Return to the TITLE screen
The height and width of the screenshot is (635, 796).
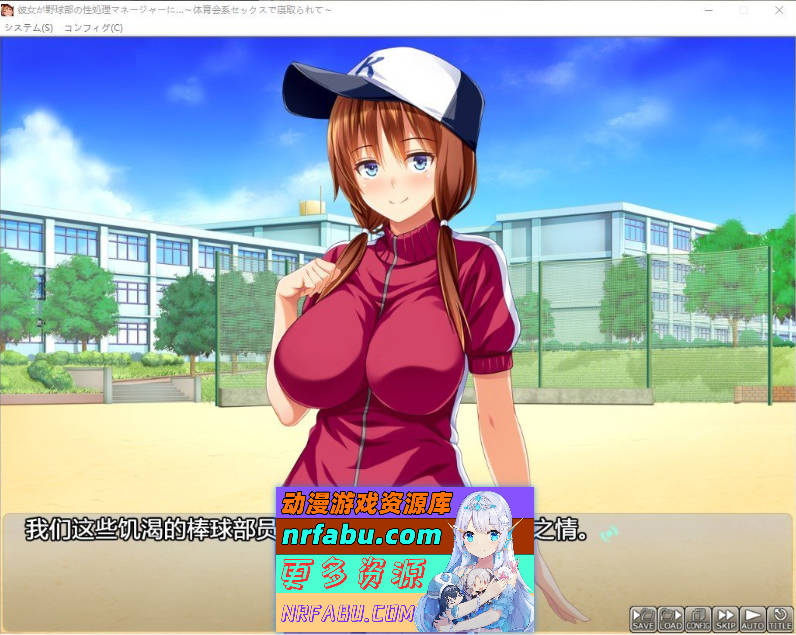point(779,618)
